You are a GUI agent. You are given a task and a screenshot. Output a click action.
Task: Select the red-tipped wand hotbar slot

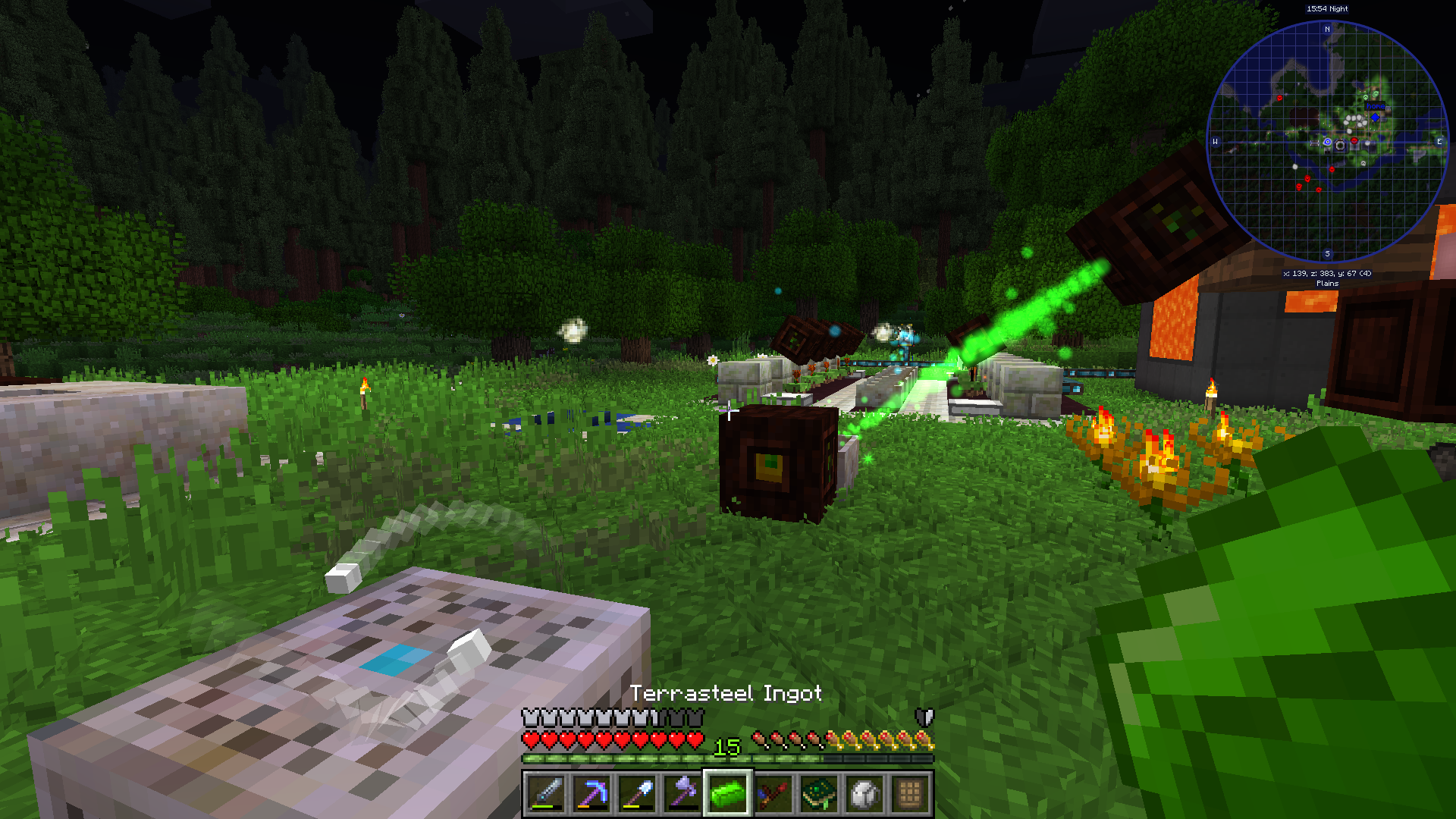tap(773, 794)
